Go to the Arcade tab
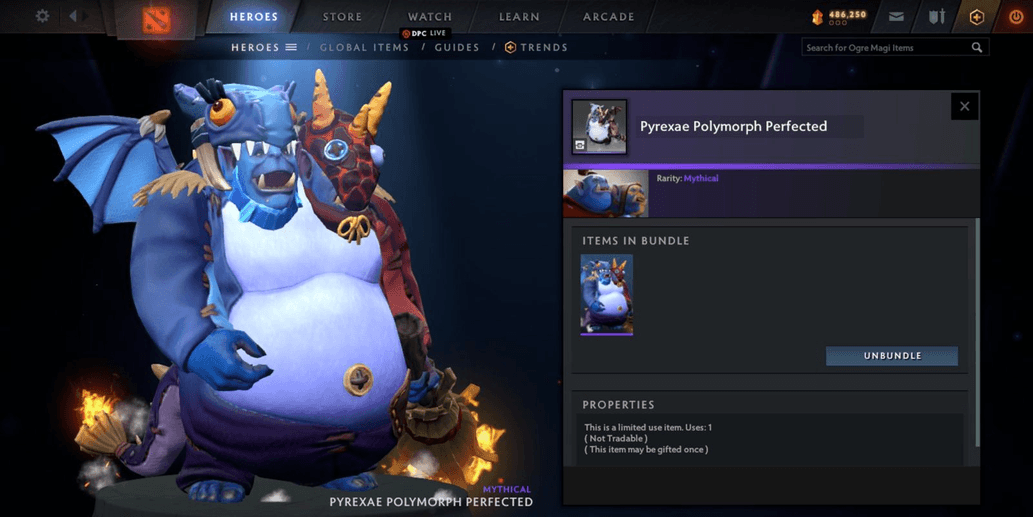This screenshot has width=1033, height=517. tap(608, 17)
